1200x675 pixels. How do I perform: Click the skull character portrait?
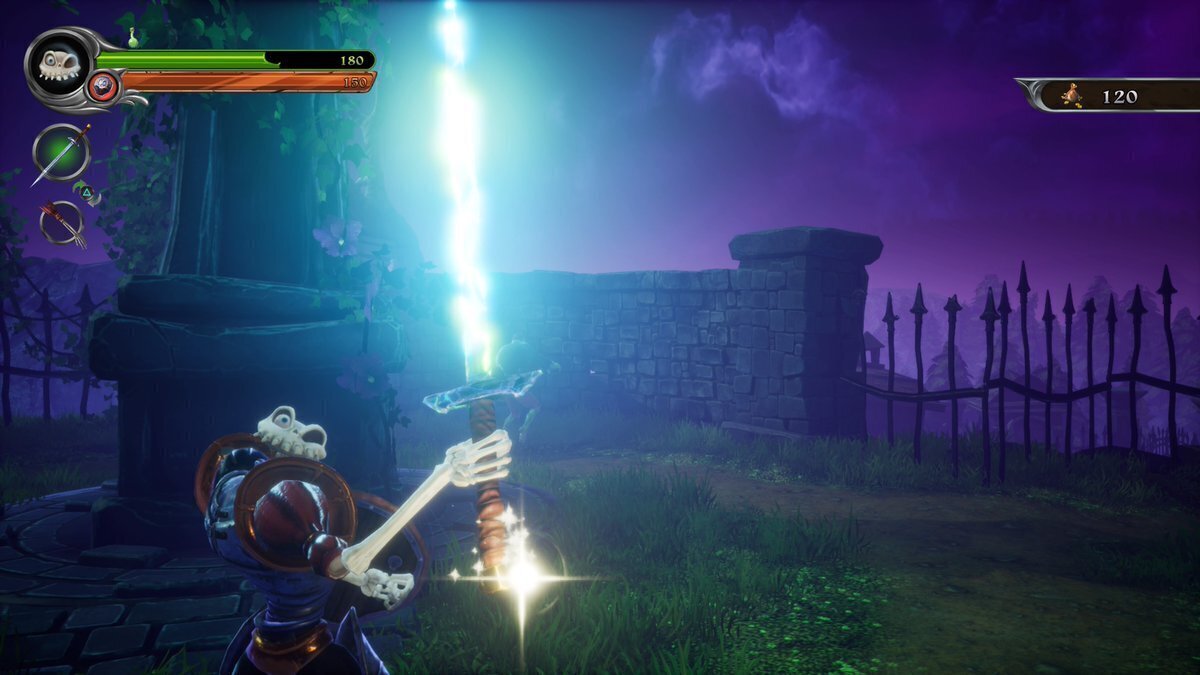[57, 64]
